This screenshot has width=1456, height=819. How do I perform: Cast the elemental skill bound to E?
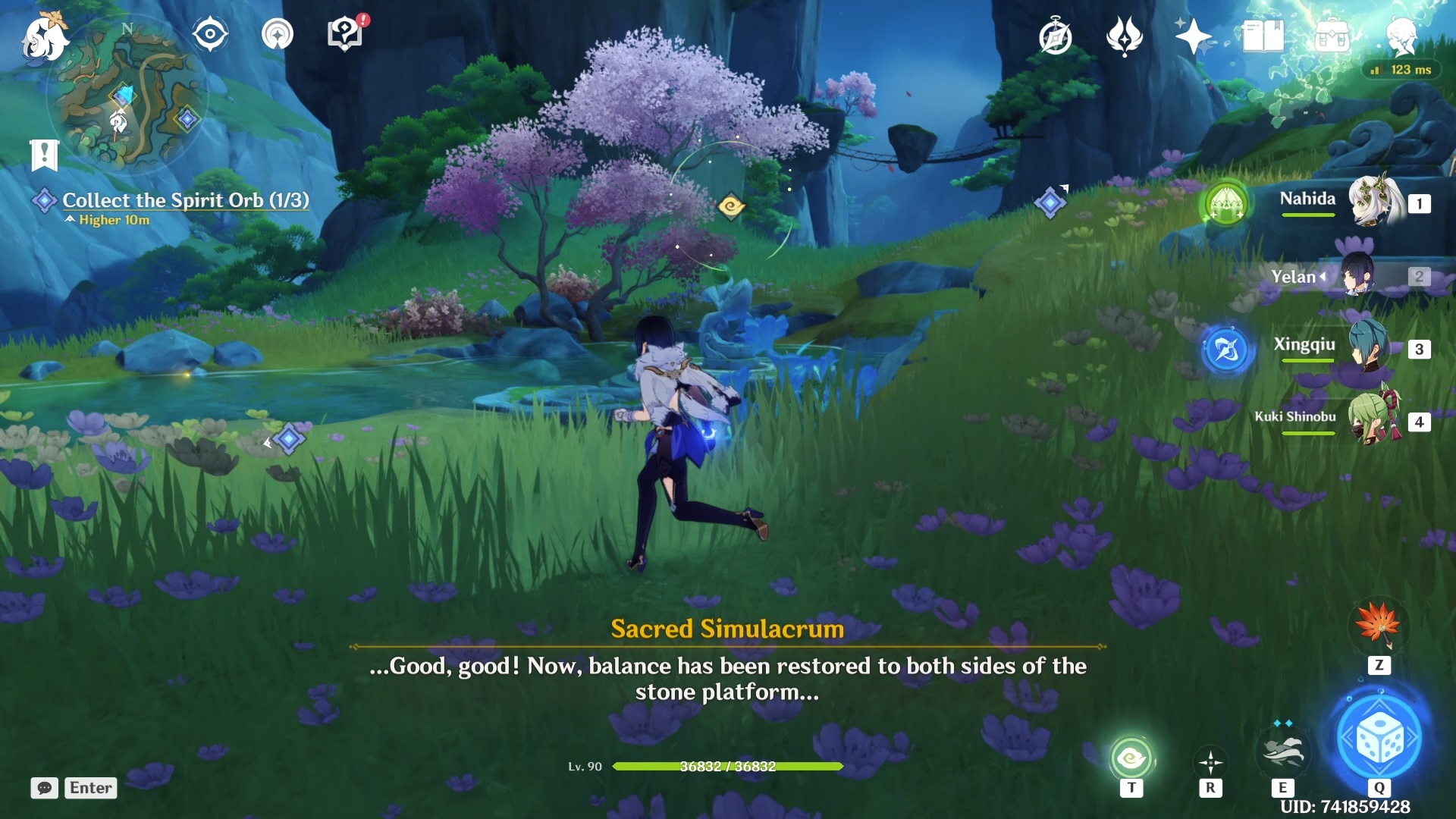point(1285,753)
